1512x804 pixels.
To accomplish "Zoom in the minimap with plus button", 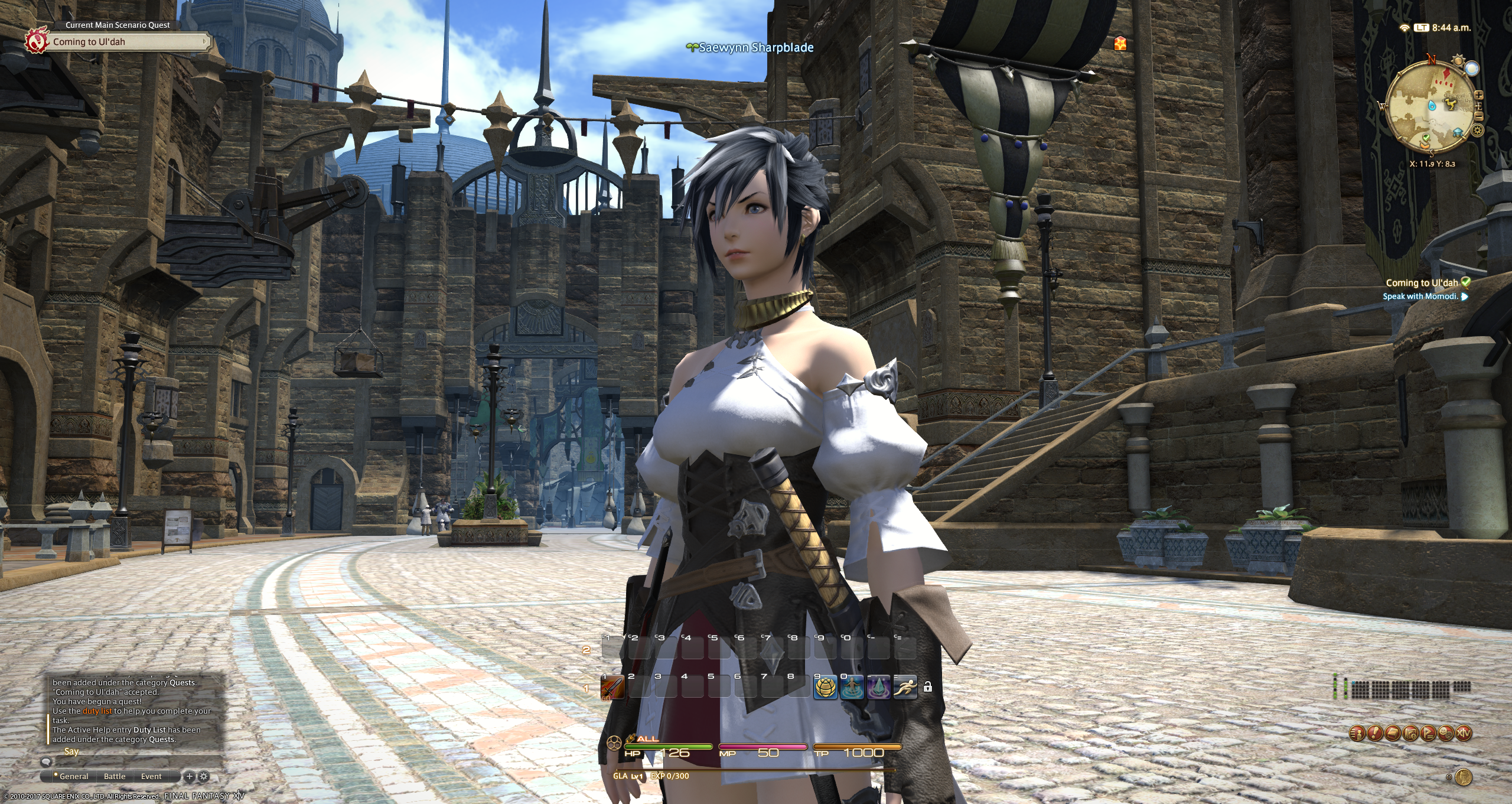I will pyautogui.click(x=1479, y=95).
